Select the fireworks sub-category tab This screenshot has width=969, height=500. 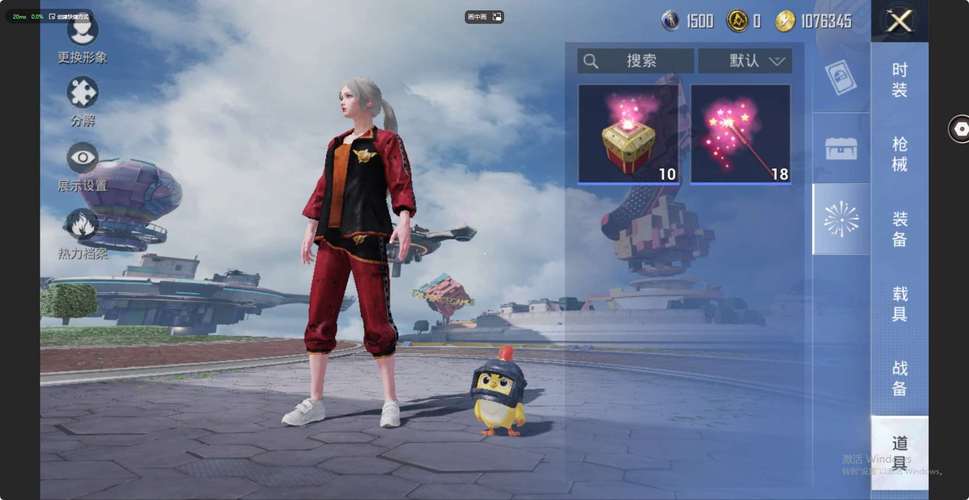tap(840, 218)
